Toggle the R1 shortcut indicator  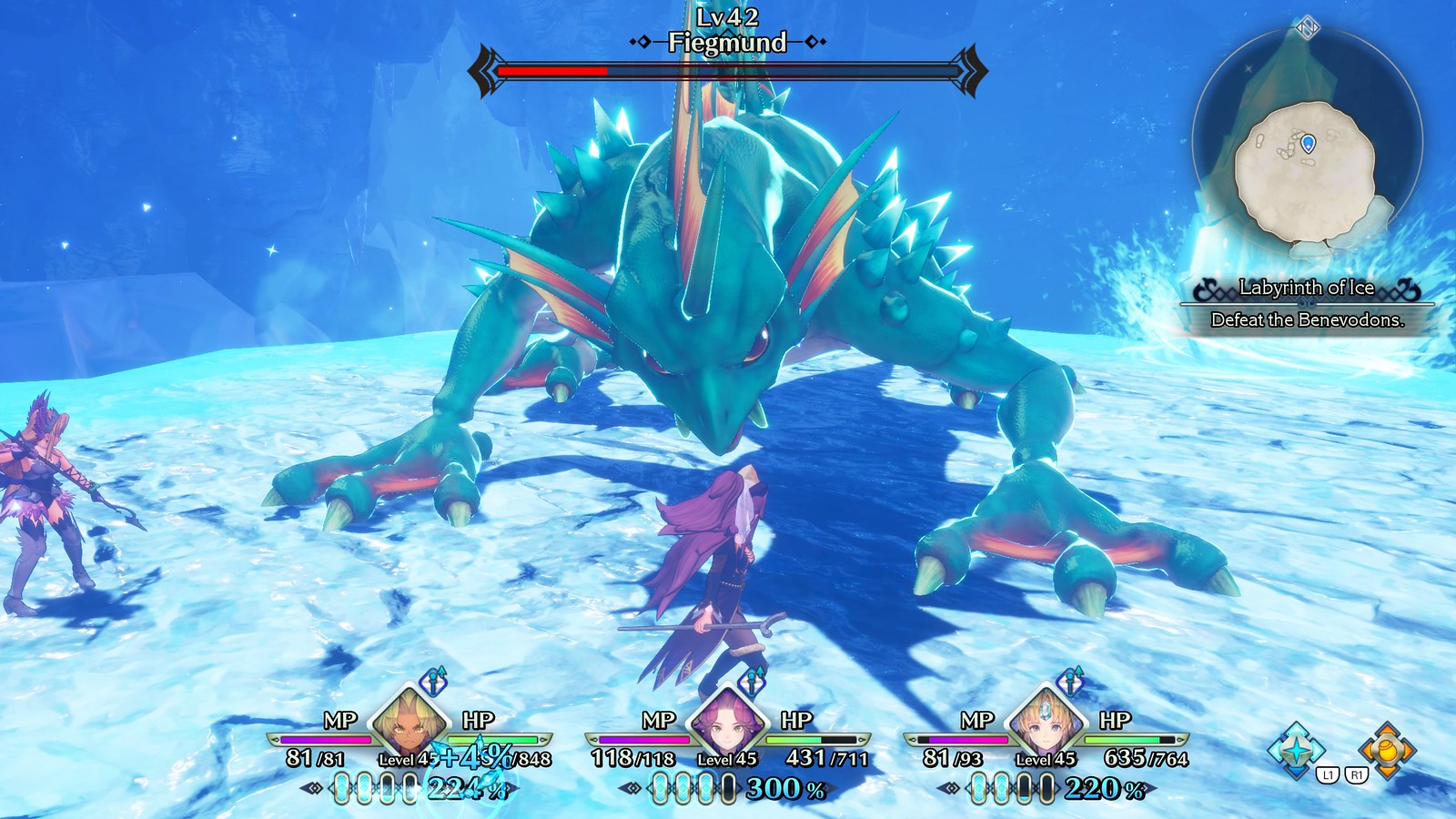(x=1357, y=774)
